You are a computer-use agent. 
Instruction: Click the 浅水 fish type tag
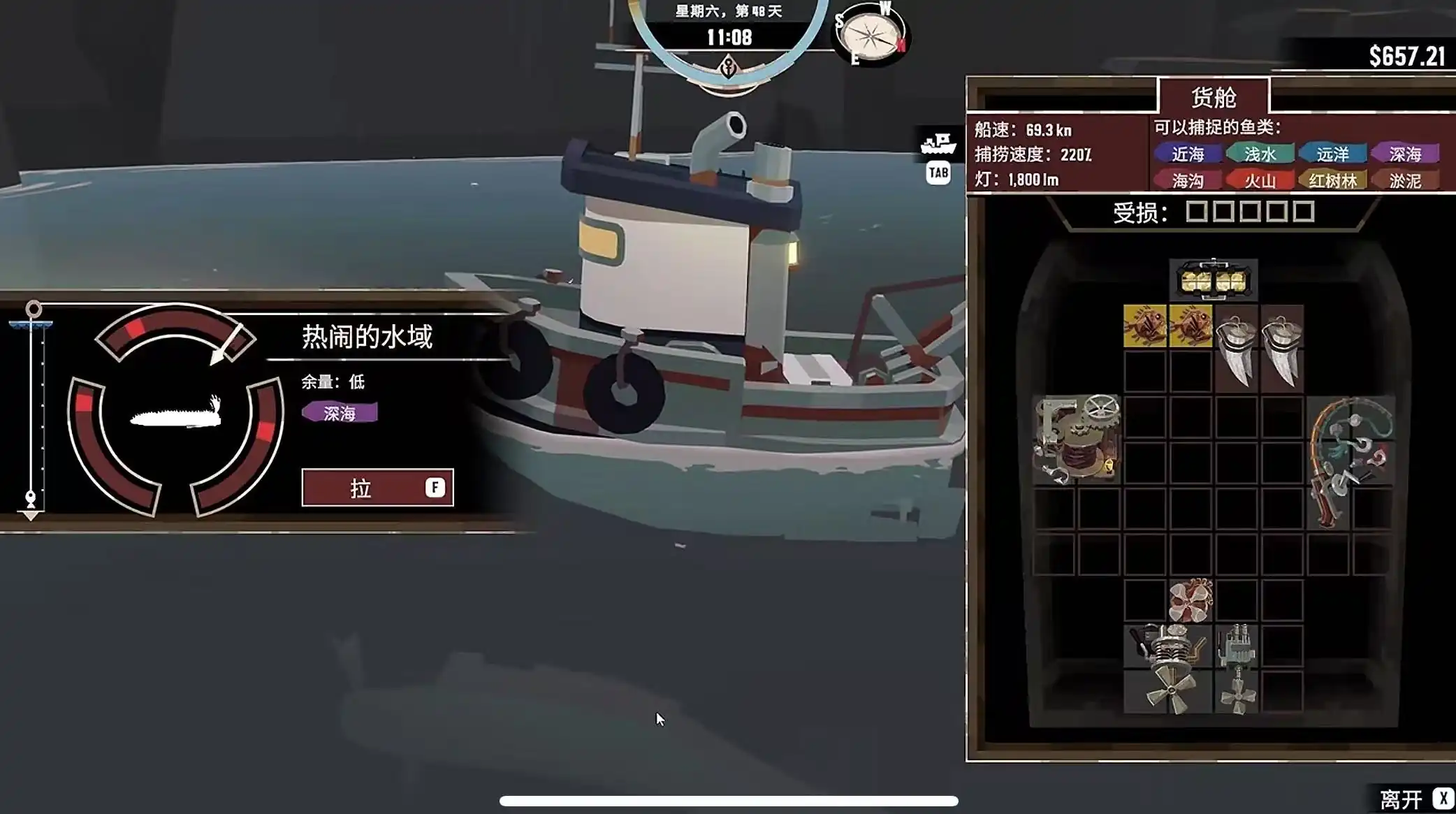click(x=1260, y=154)
